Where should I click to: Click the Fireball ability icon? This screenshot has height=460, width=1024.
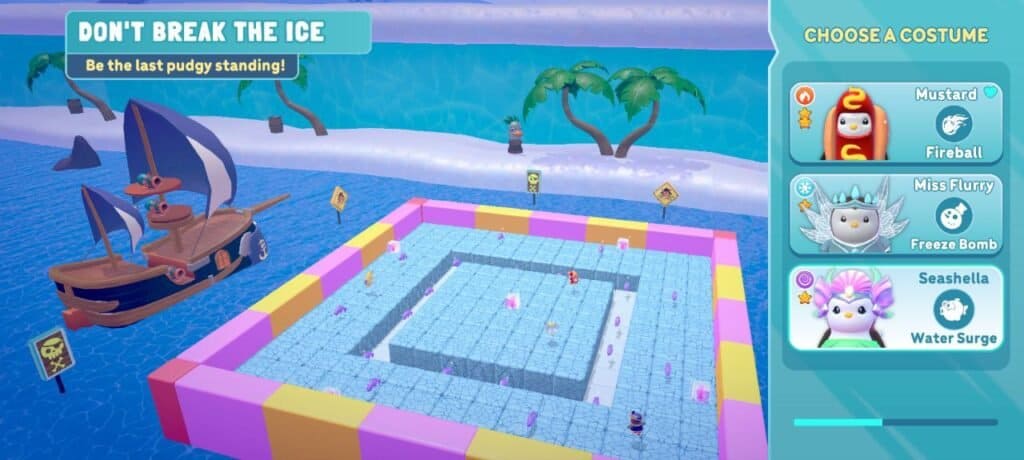tap(954, 124)
